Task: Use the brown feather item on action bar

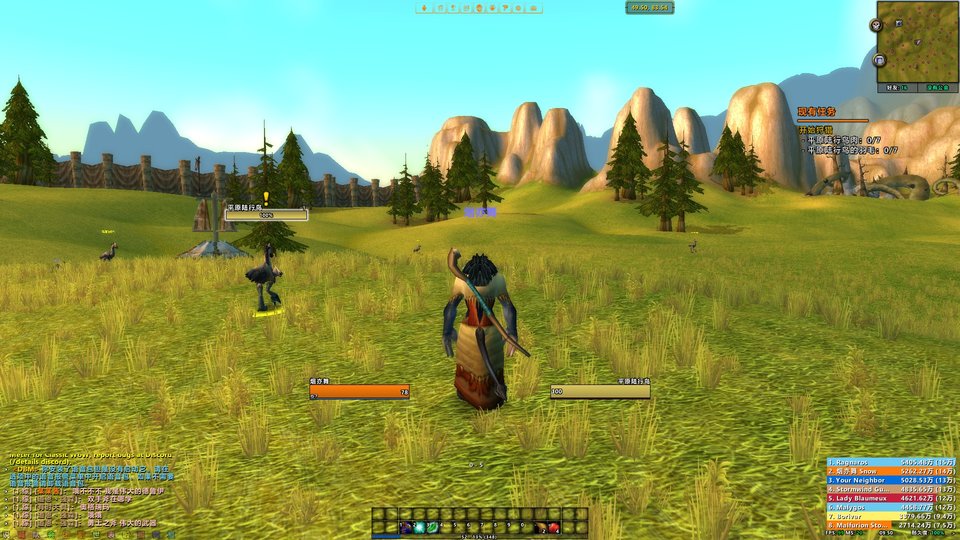Action: pyautogui.click(x=540, y=527)
